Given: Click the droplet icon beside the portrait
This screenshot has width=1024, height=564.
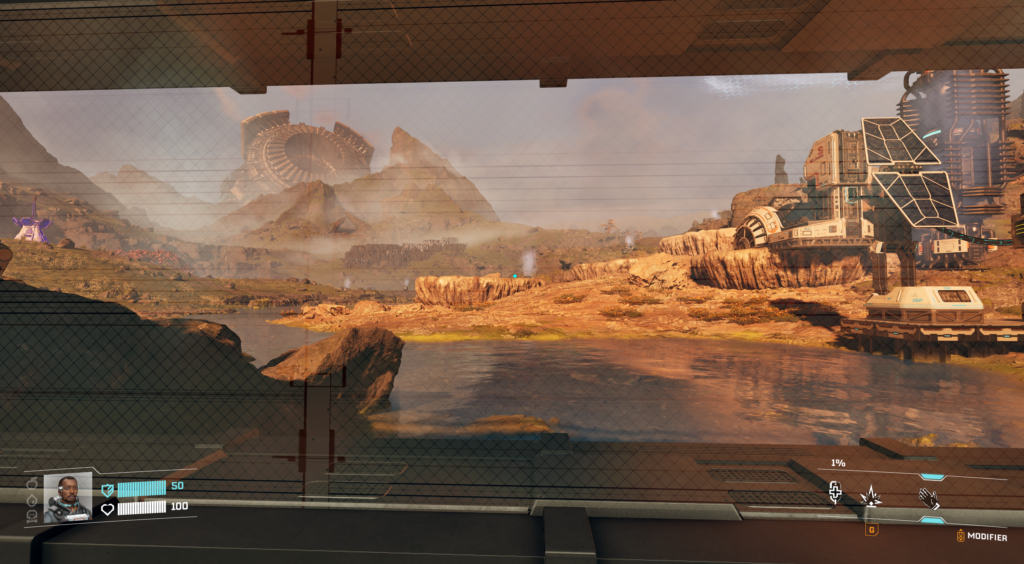Looking at the screenshot, I should pyautogui.click(x=31, y=500).
